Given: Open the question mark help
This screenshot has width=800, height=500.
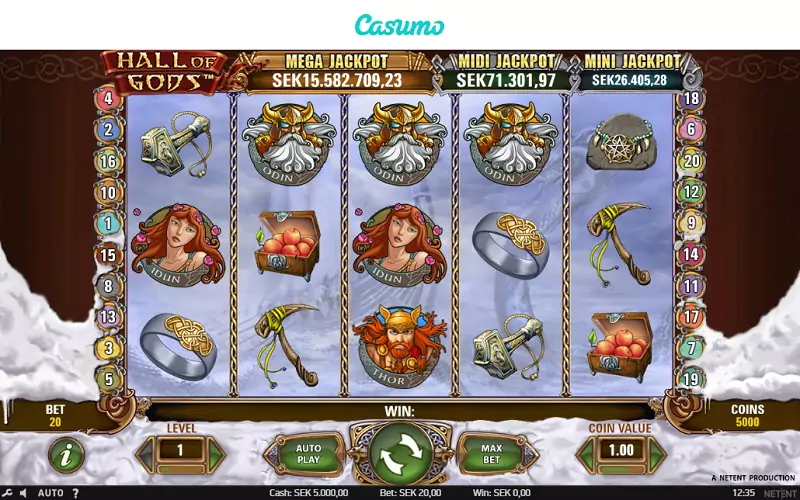Looking at the screenshot, I should tap(75, 492).
